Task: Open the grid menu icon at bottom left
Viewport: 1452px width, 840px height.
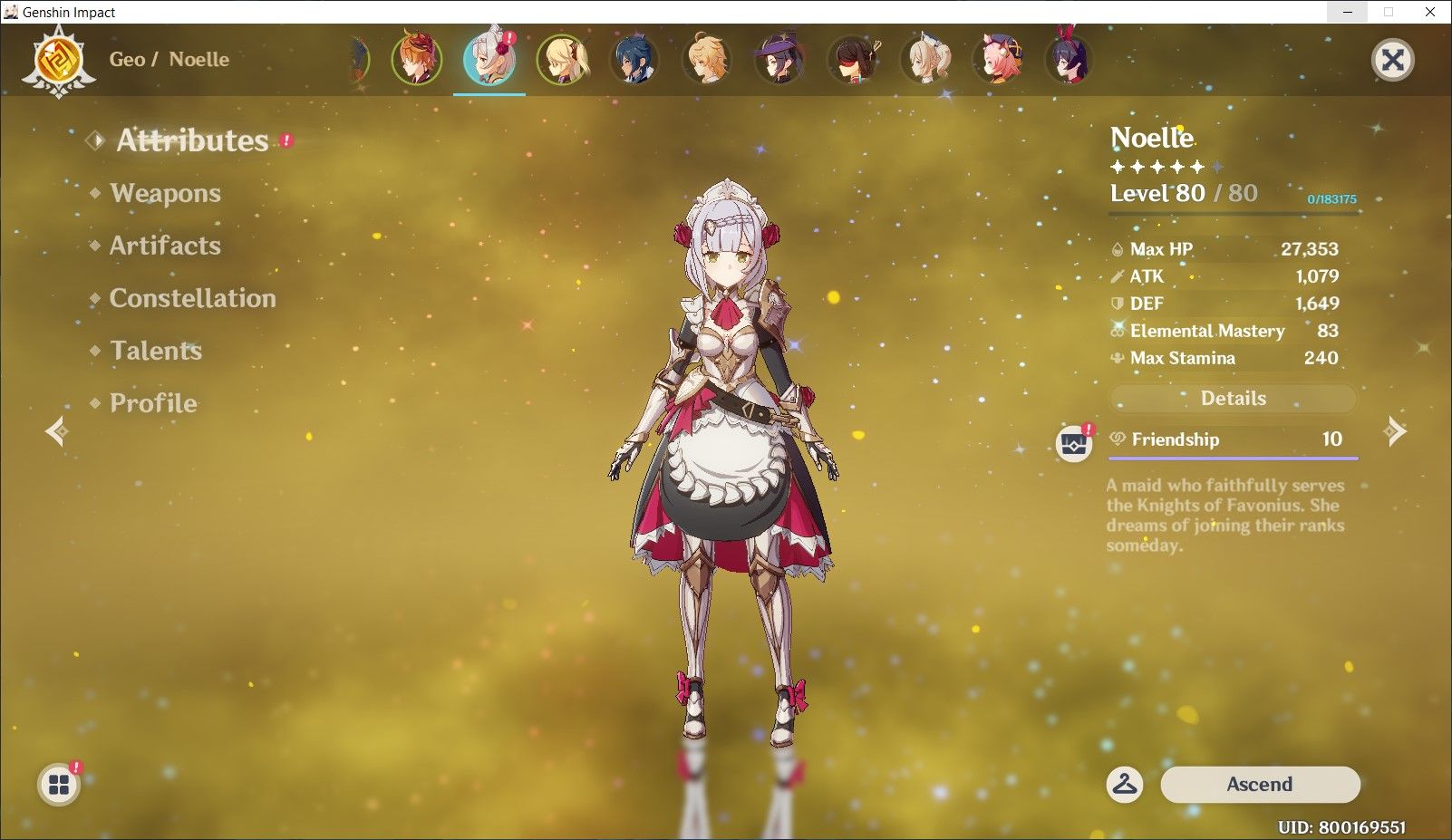Action: pyautogui.click(x=60, y=785)
